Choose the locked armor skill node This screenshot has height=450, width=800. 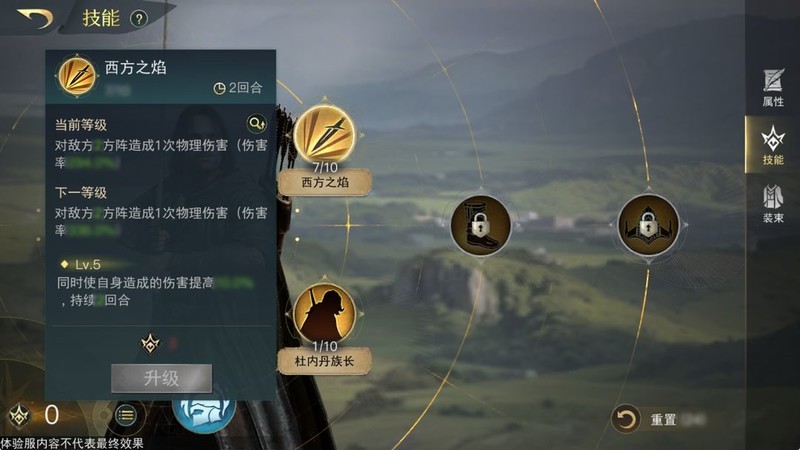point(648,225)
